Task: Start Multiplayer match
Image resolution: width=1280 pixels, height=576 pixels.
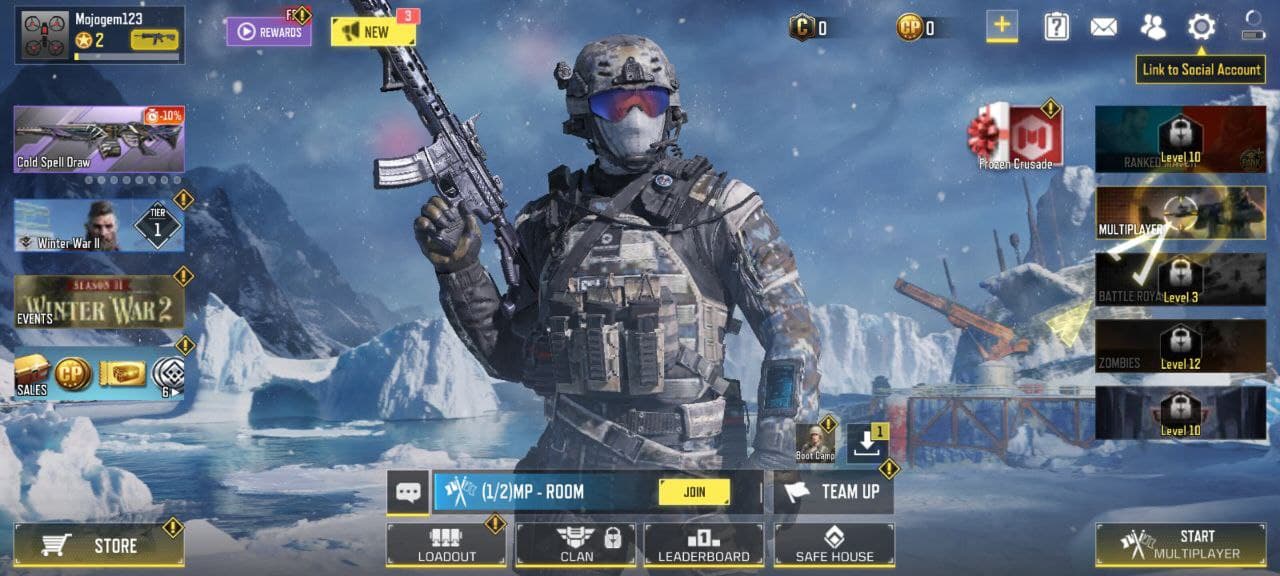Action: [x=1180, y=545]
